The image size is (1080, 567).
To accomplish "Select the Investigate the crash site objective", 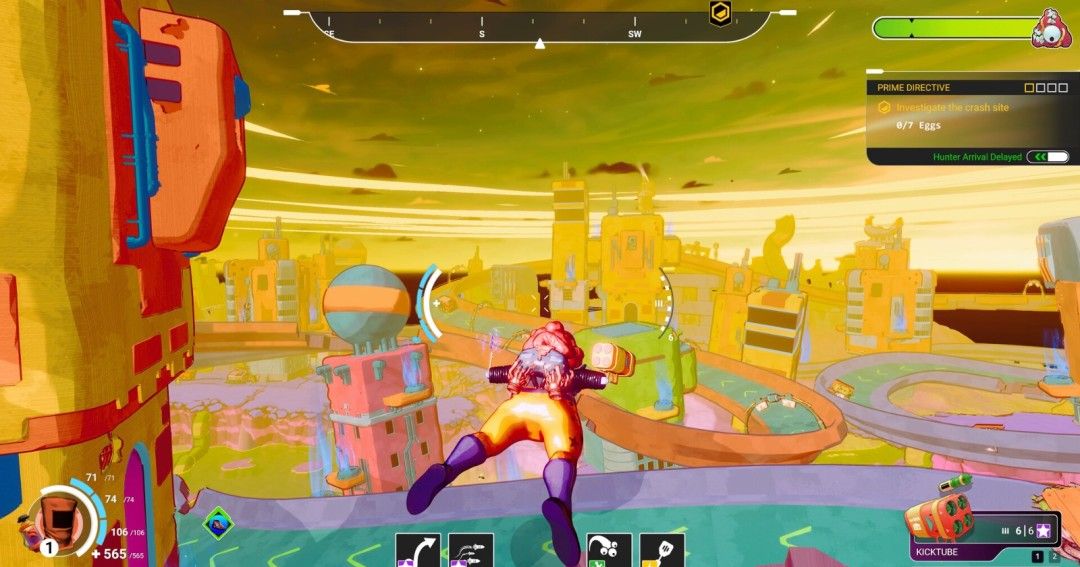I will 952,107.
